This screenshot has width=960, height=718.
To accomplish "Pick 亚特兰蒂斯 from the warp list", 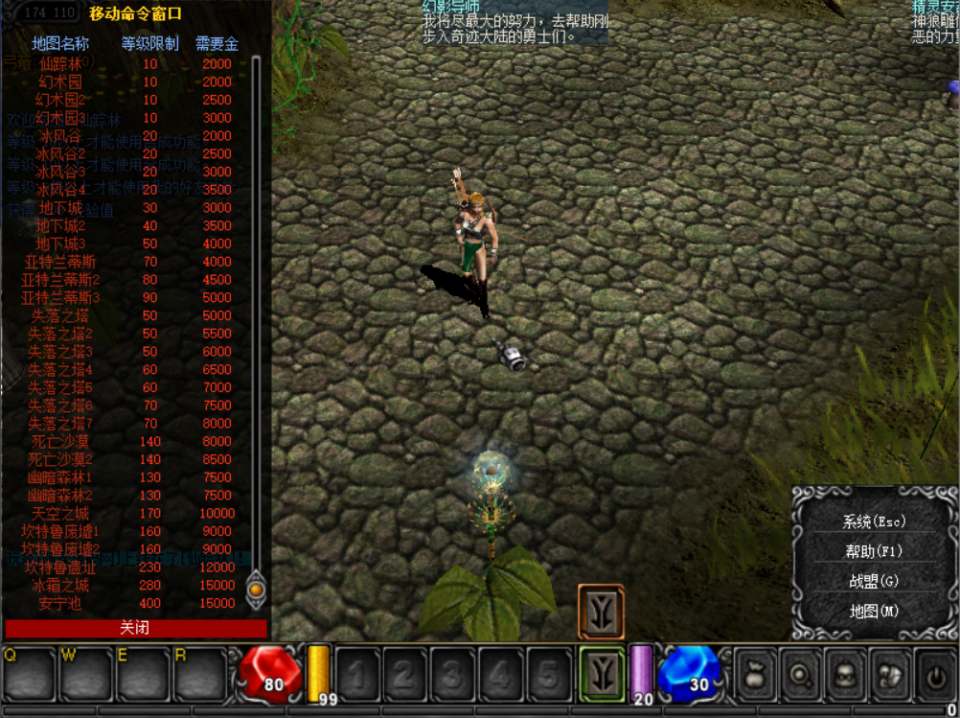I will 60,261.
